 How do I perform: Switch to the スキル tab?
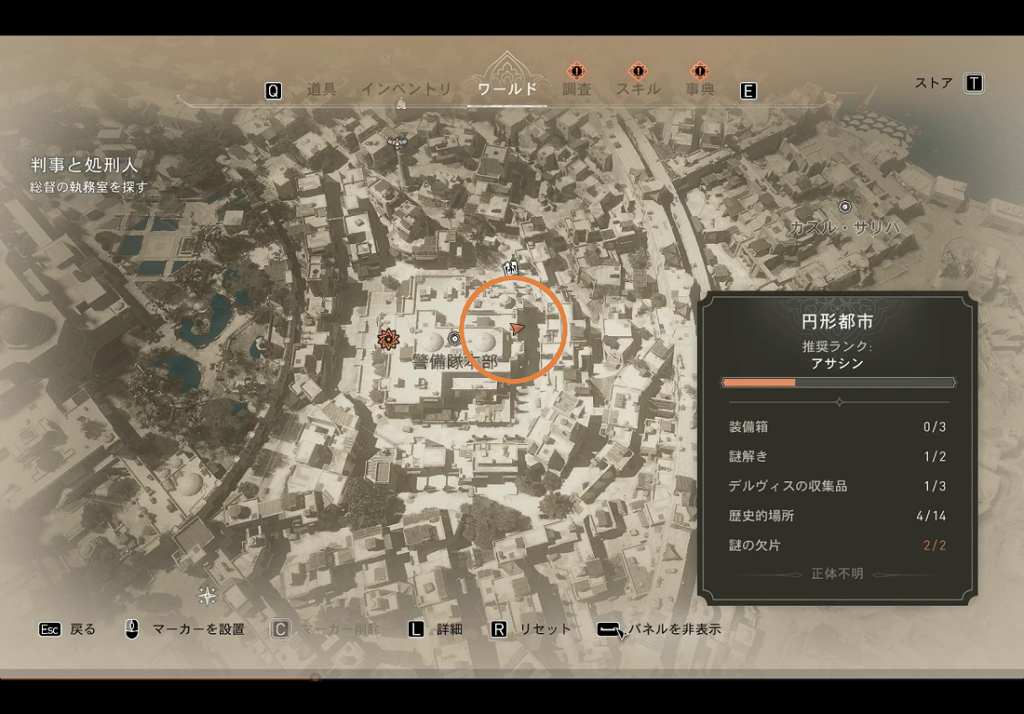point(638,90)
